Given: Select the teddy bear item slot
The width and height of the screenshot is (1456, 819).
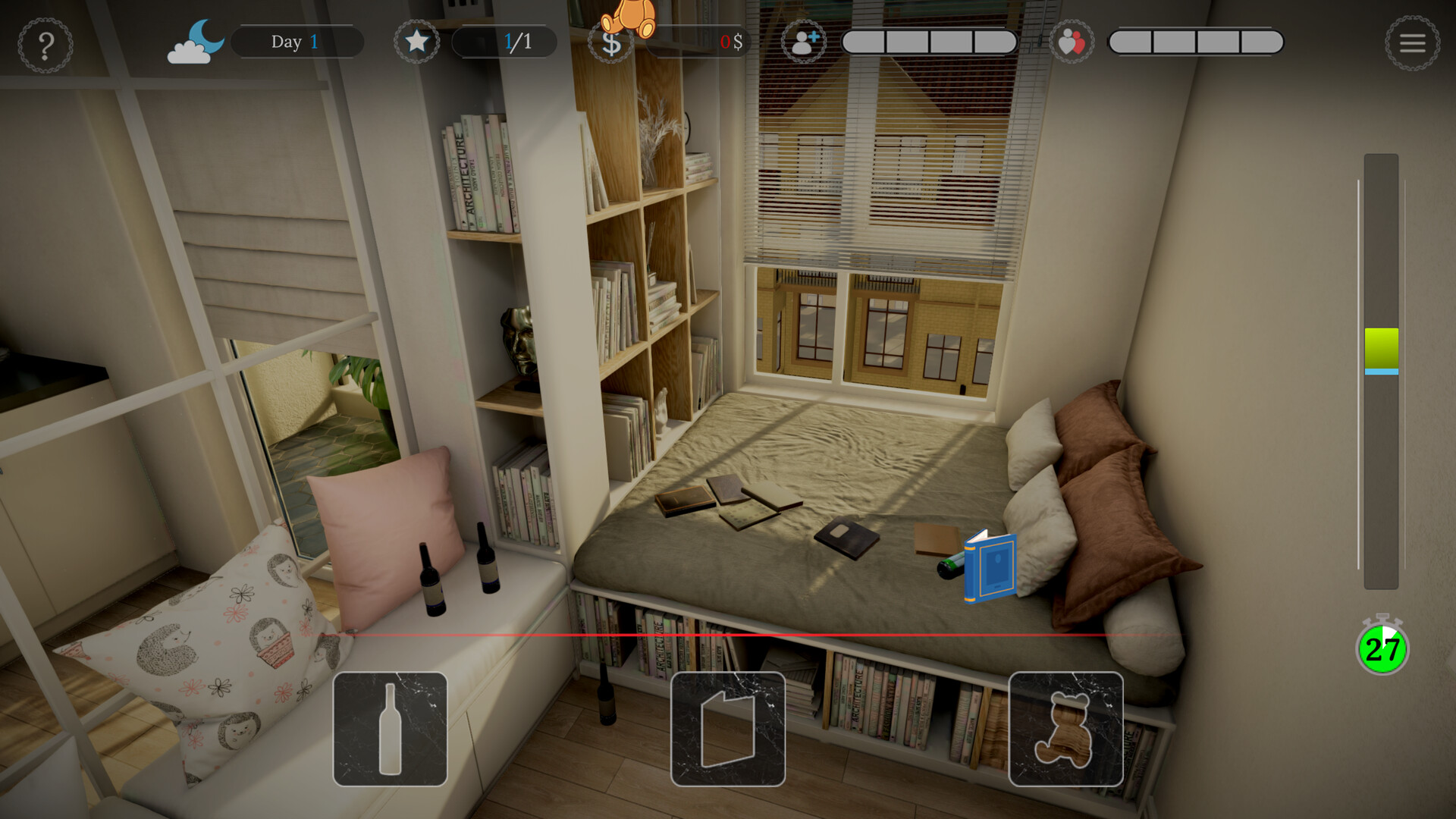Looking at the screenshot, I should click(1065, 729).
